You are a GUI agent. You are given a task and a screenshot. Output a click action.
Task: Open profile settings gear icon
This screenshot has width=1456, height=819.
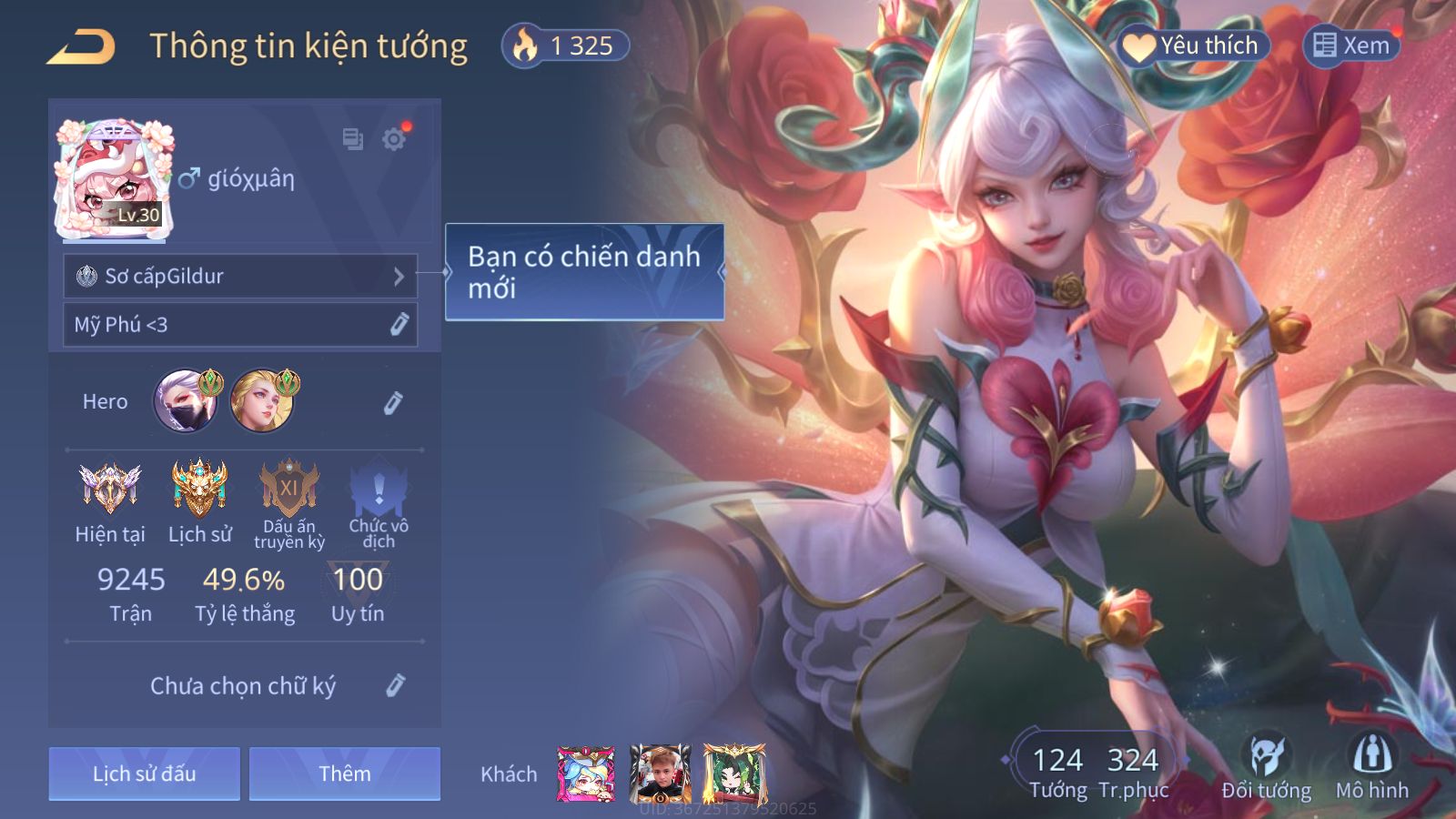[x=394, y=139]
